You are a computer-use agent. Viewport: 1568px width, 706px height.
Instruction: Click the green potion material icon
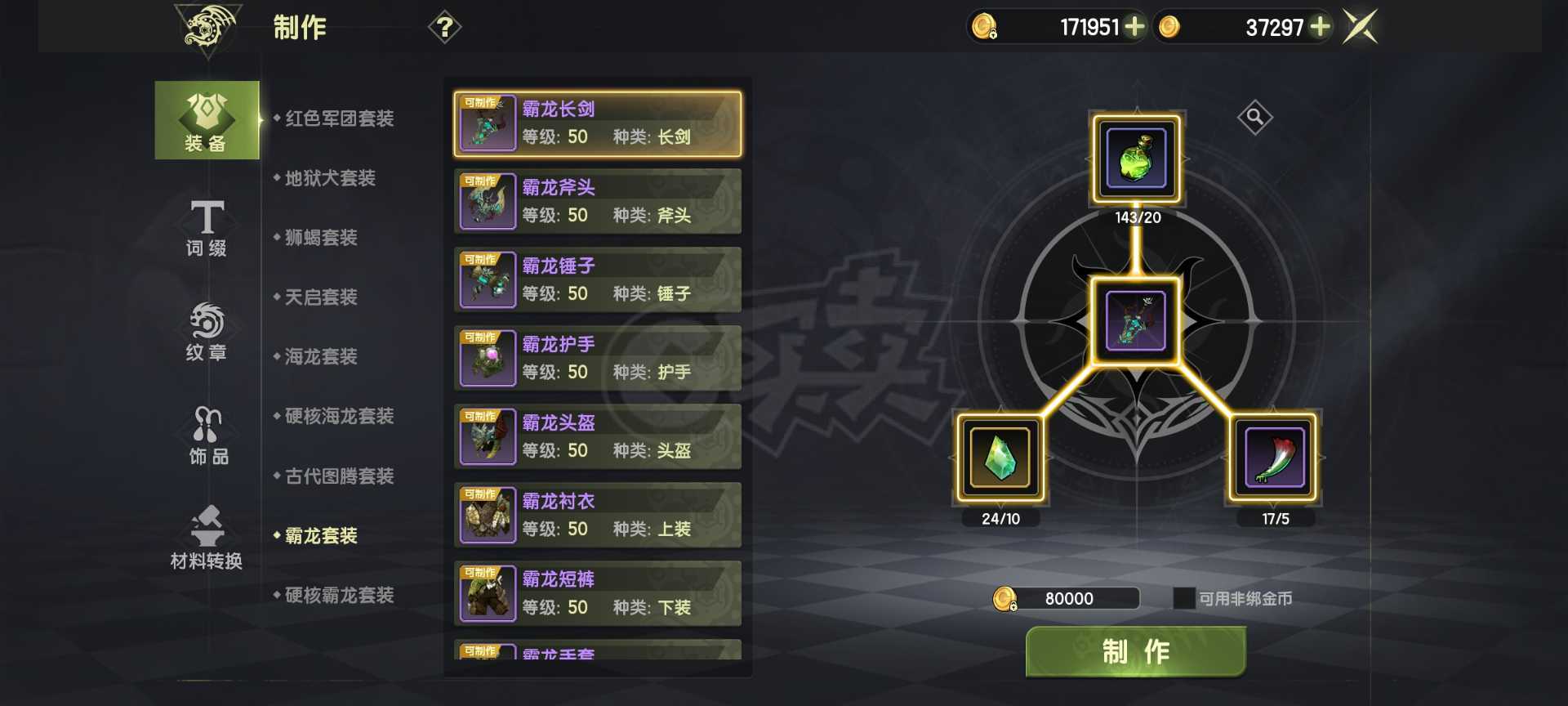click(x=1136, y=159)
